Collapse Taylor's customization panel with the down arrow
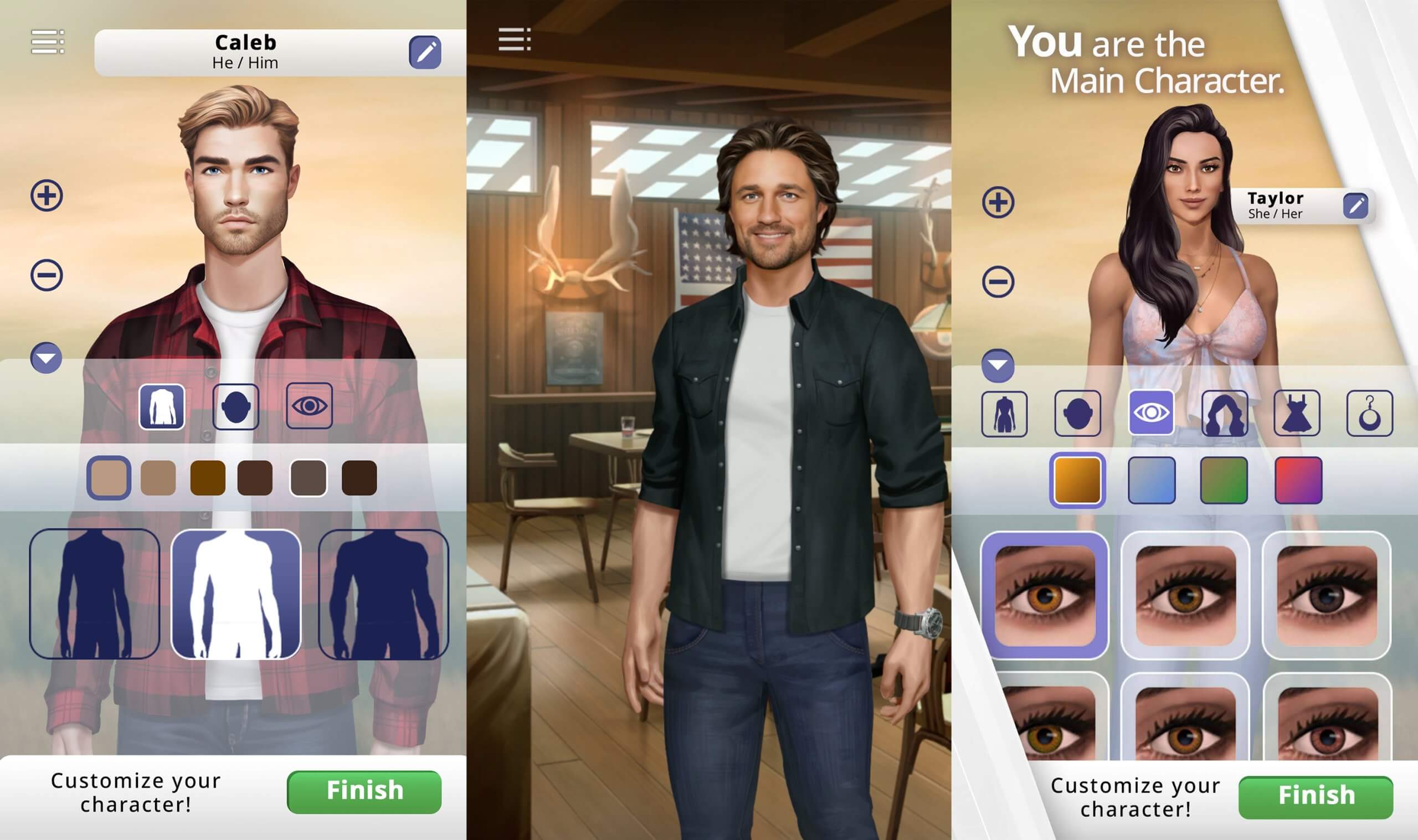This screenshot has height=840, width=1418. pyautogui.click(x=998, y=365)
